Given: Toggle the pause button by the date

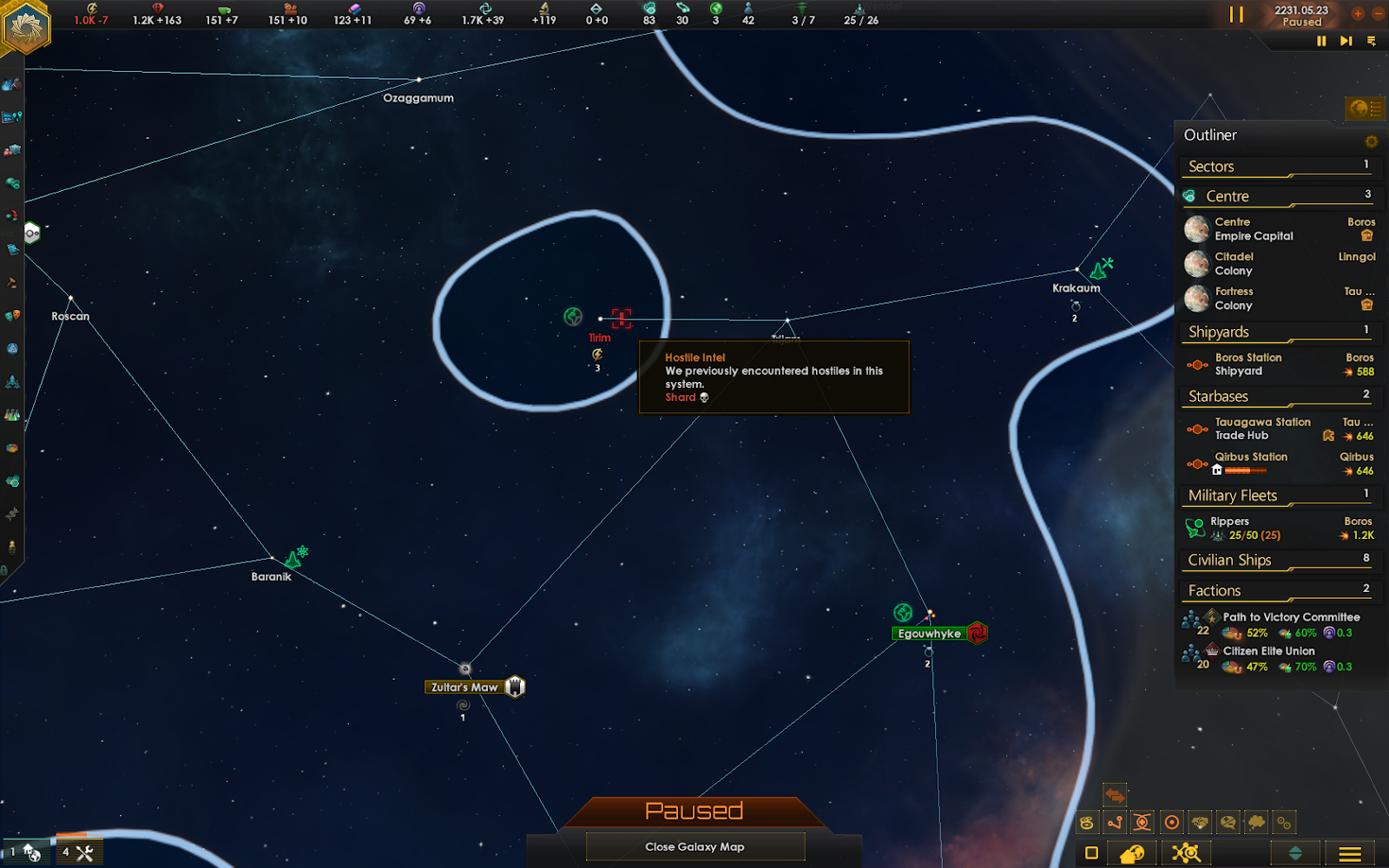Looking at the screenshot, I should tap(1235, 15).
